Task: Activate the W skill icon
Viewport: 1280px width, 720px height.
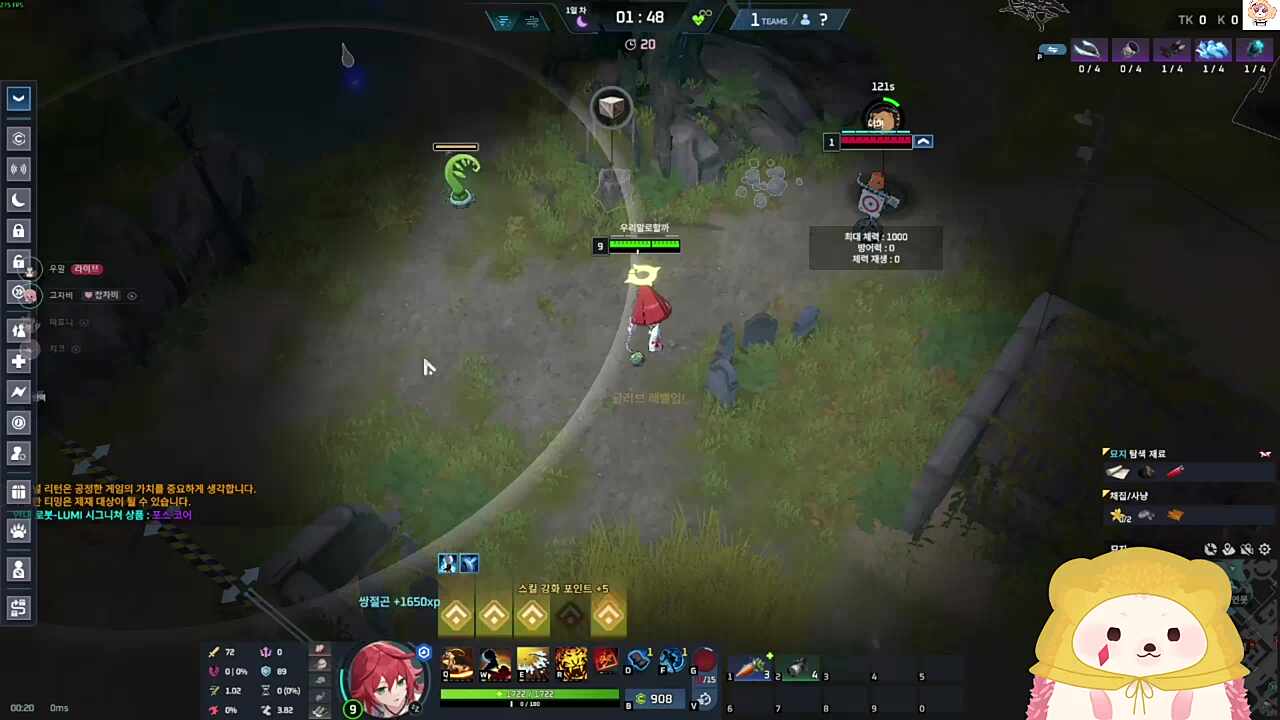Action: click(495, 663)
